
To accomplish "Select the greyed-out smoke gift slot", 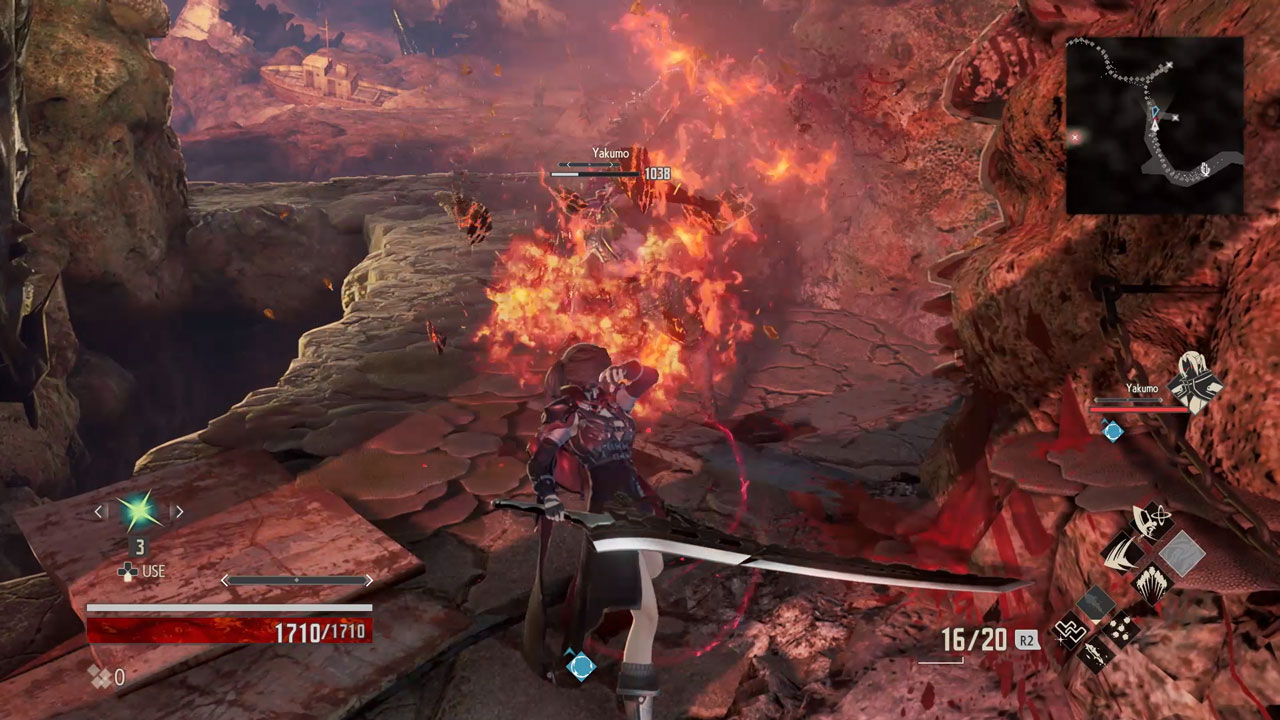I will click(1096, 602).
